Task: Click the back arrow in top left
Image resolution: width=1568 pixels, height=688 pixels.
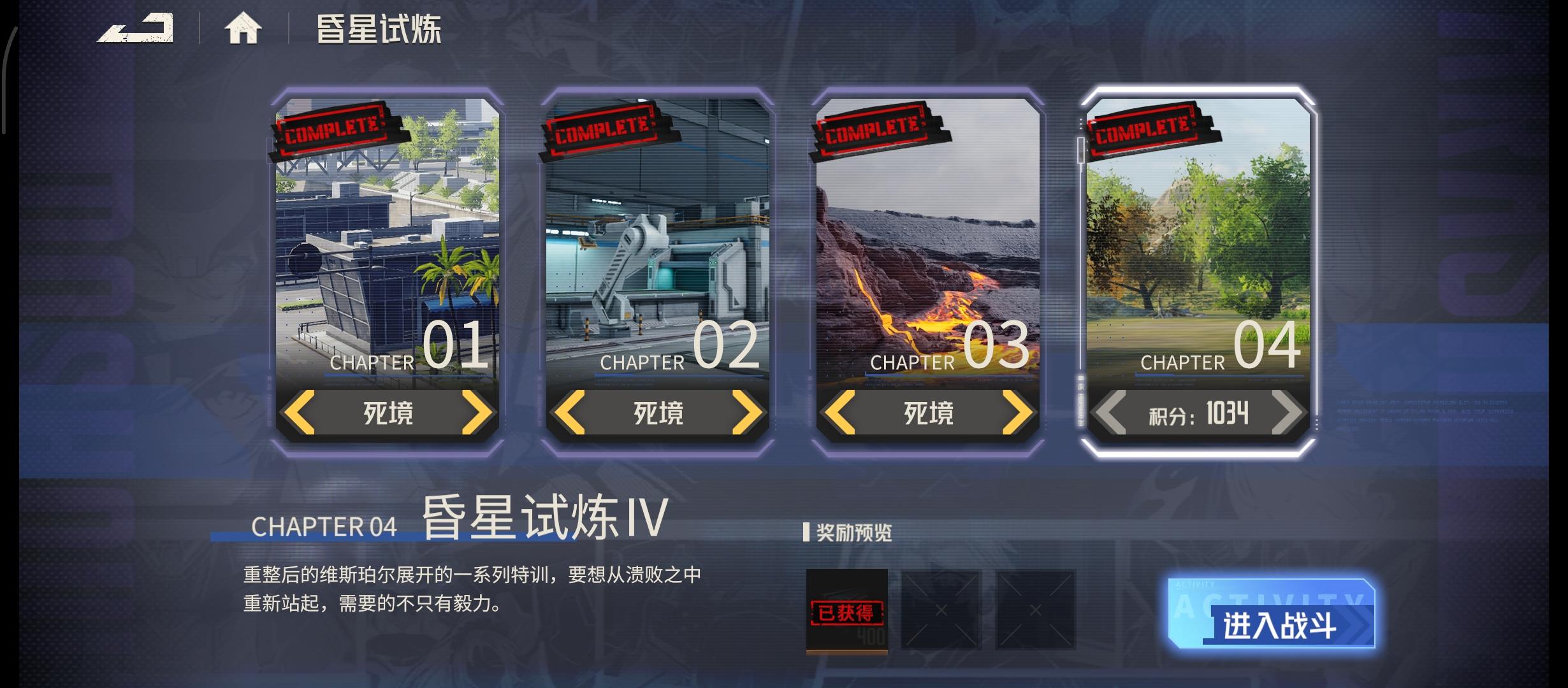Action: point(134,29)
